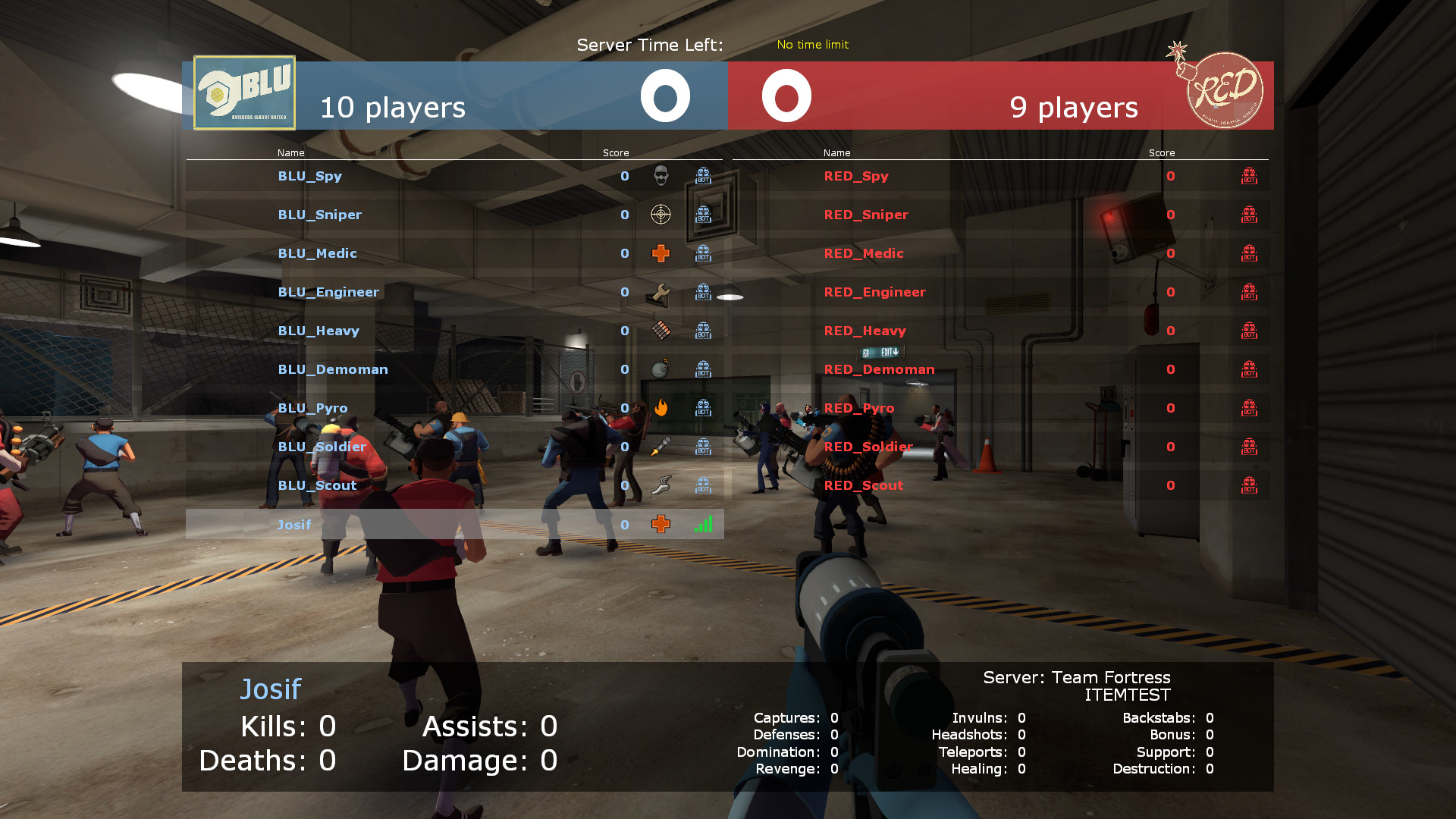Click the RED_Heavy player name
The height and width of the screenshot is (819, 1456).
pyautogui.click(x=865, y=331)
